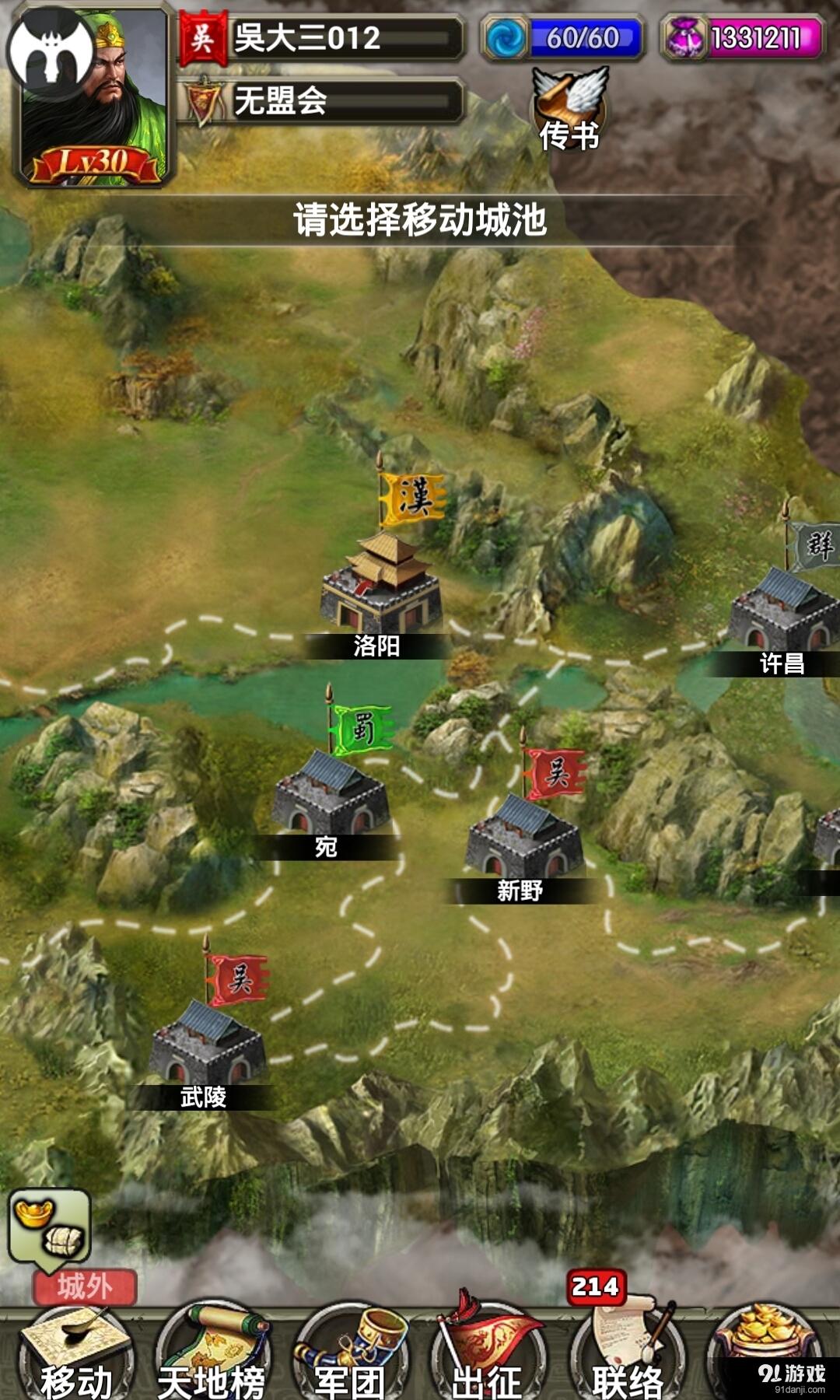Open the 军团 legion menu
The height and width of the screenshot is (1400, 840).
point(350,1355)
